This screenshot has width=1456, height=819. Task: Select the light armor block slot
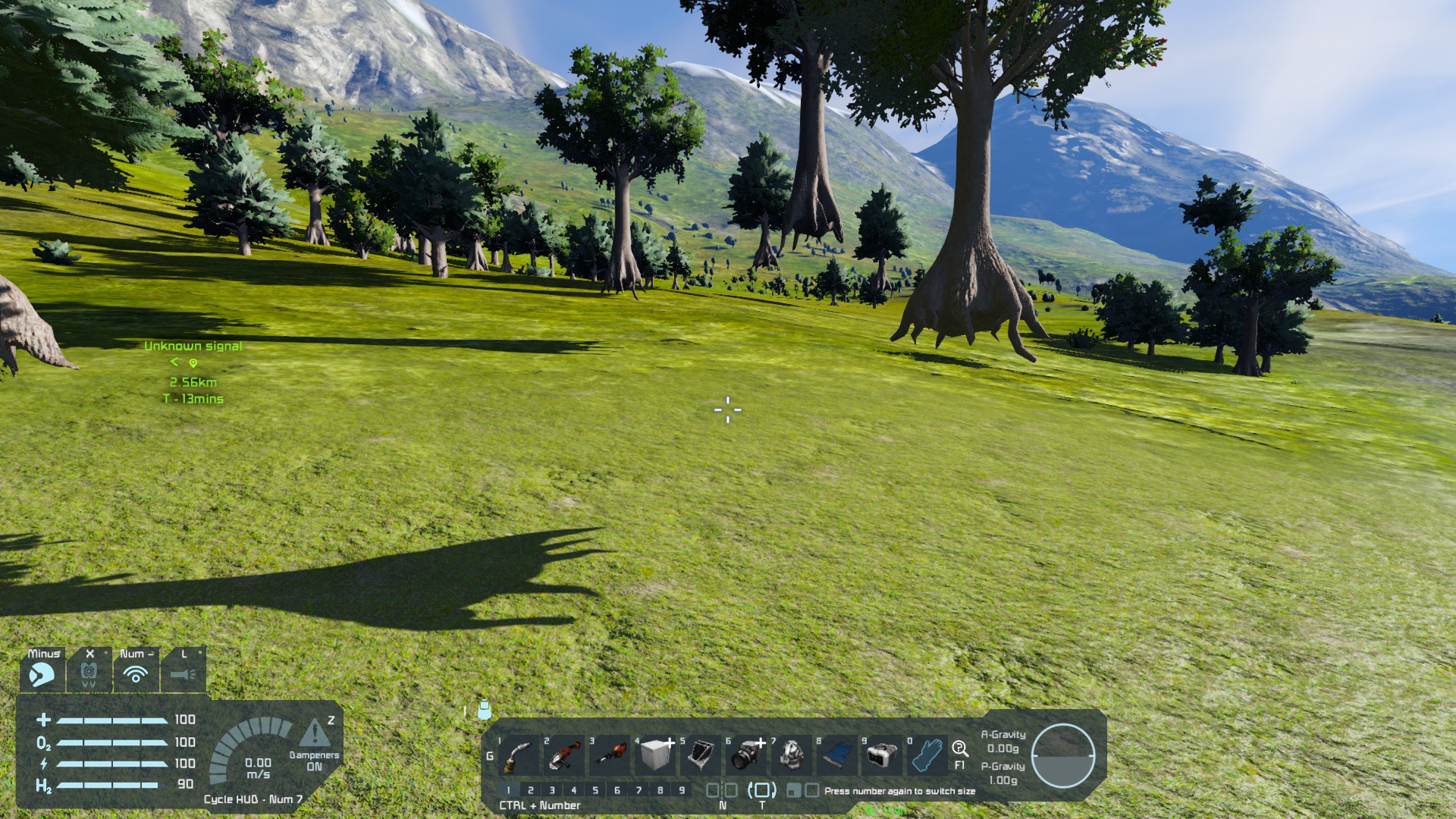[656, 755]
